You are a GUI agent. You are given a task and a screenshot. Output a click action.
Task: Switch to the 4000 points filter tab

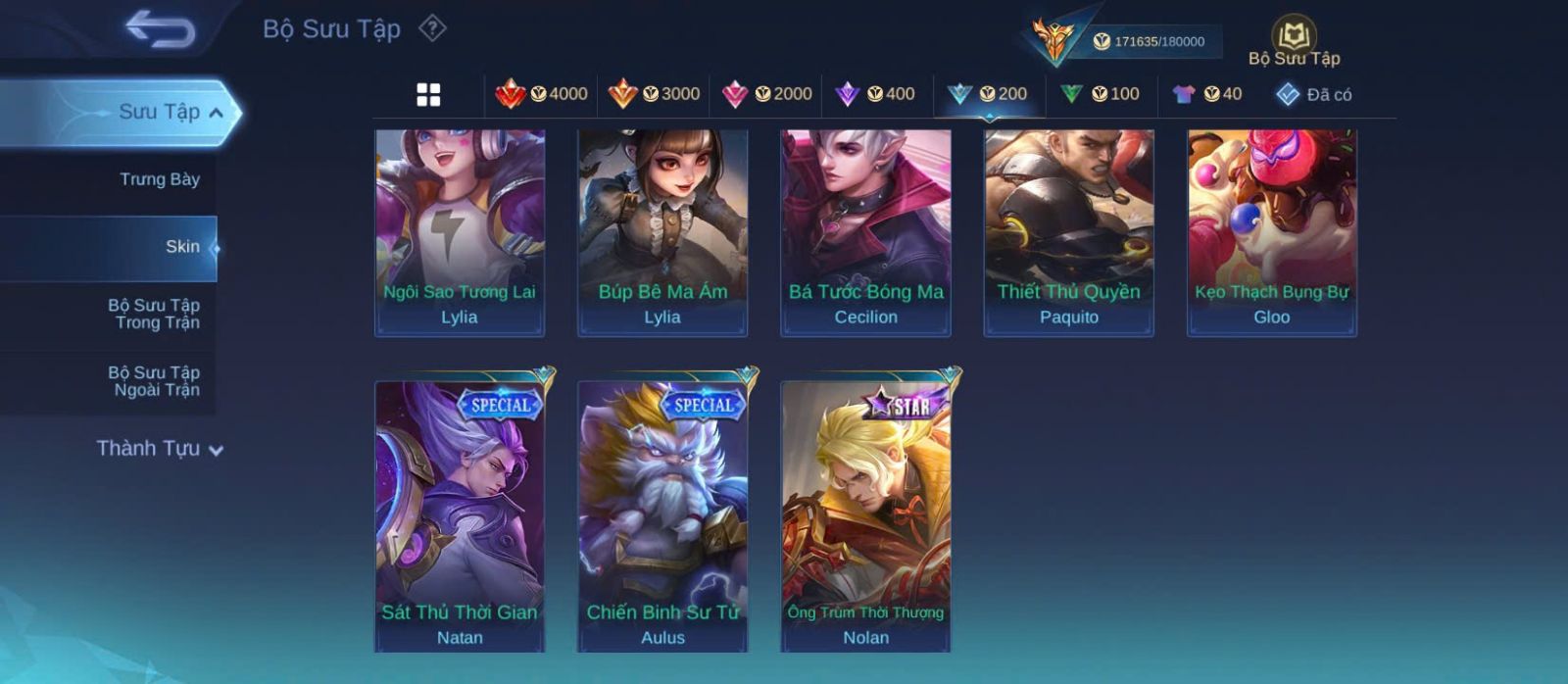[542, 94]
